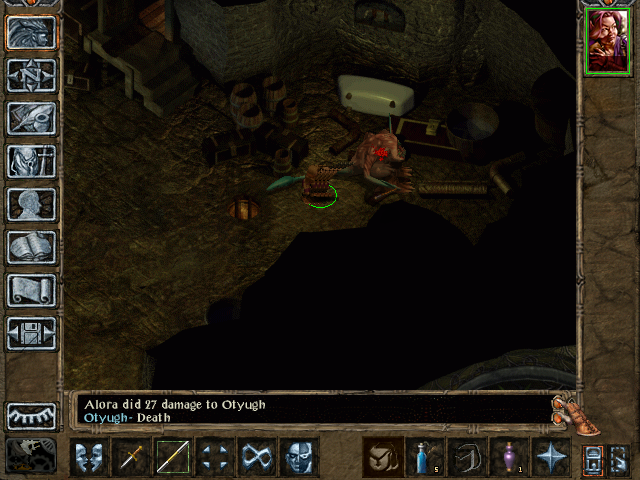Click the single face mask action button
This screenshot has height=480, width=640.
click(300, 458)
